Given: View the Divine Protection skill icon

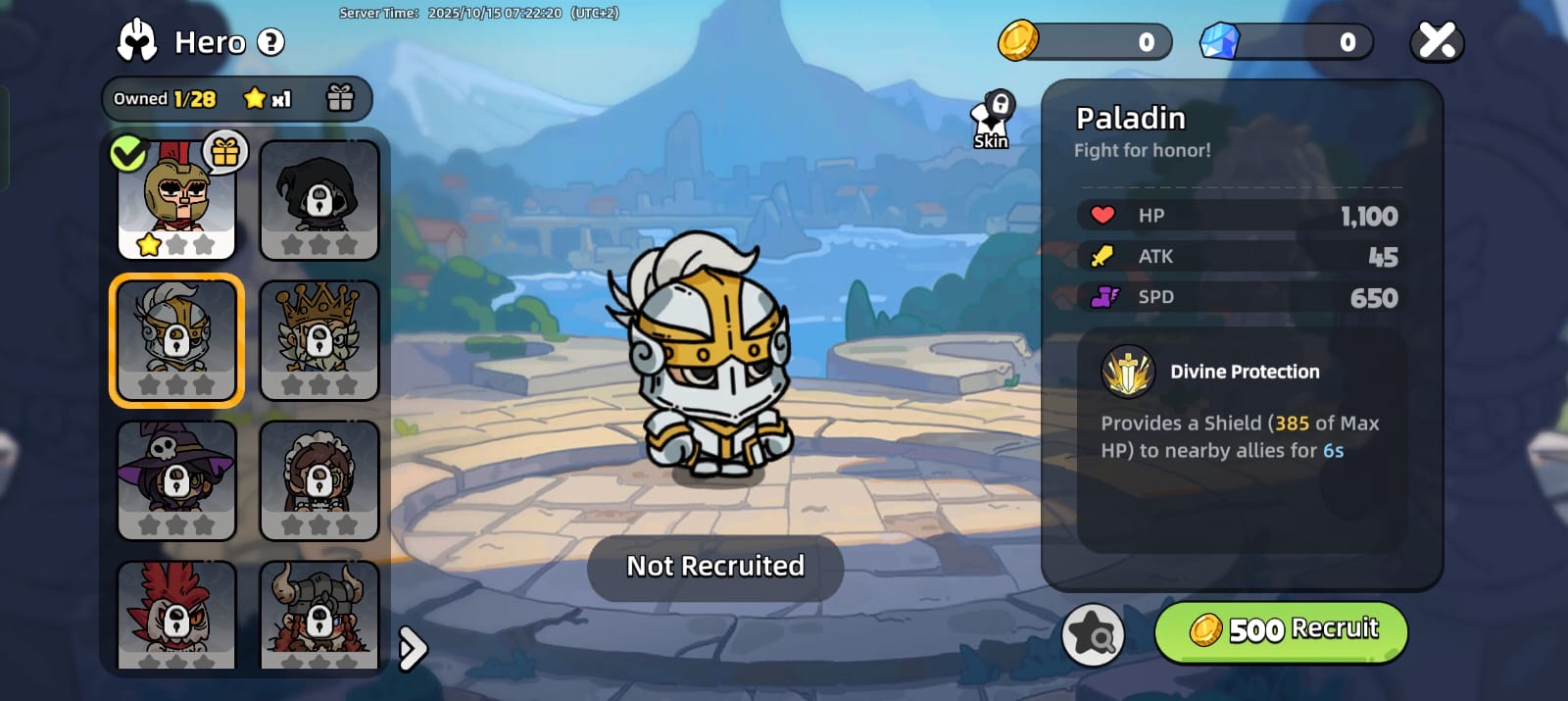Looking at the screenshot, I should tap(1128, 373).
